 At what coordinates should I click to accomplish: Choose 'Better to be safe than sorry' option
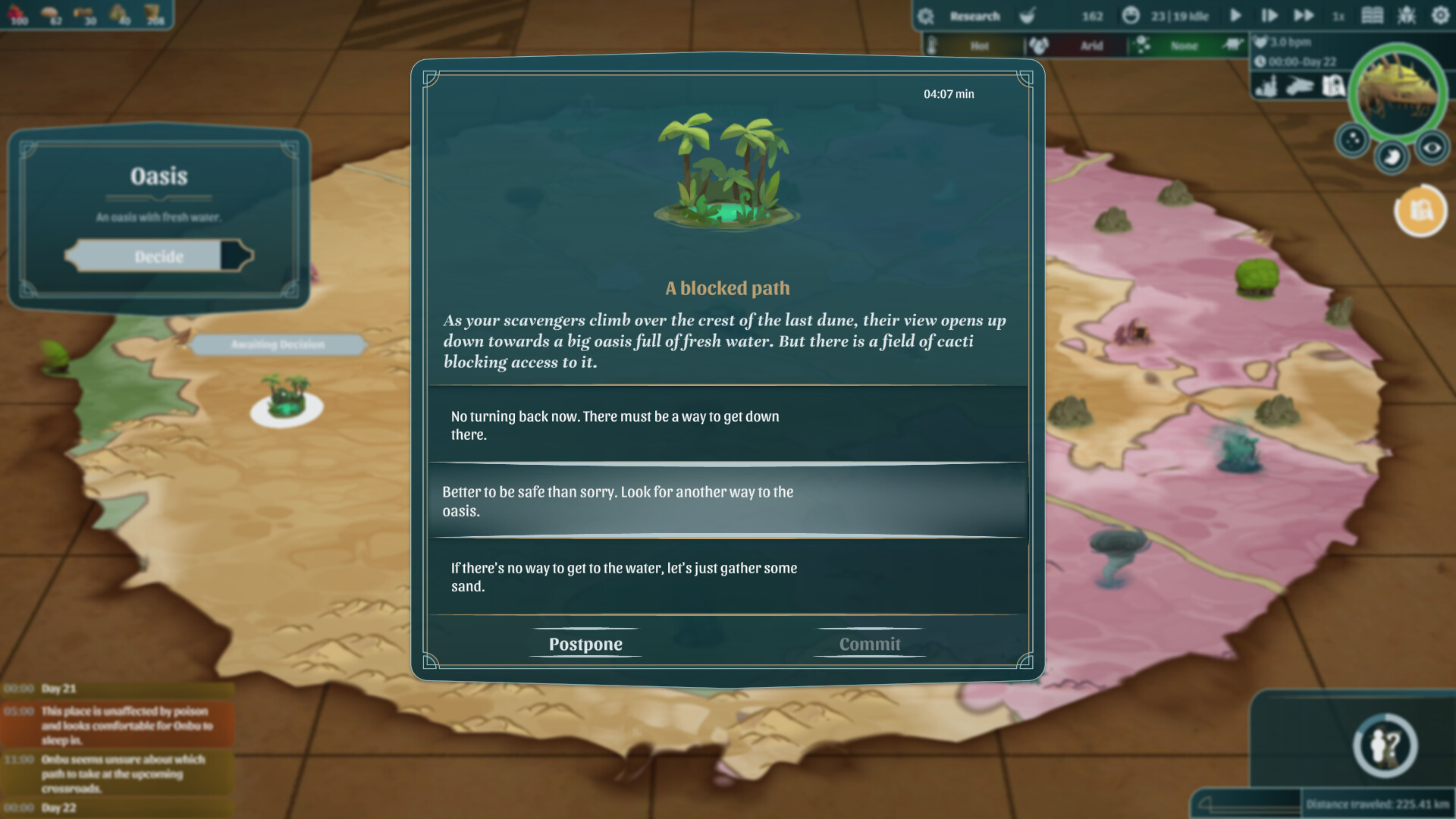(x=726, y=501)
